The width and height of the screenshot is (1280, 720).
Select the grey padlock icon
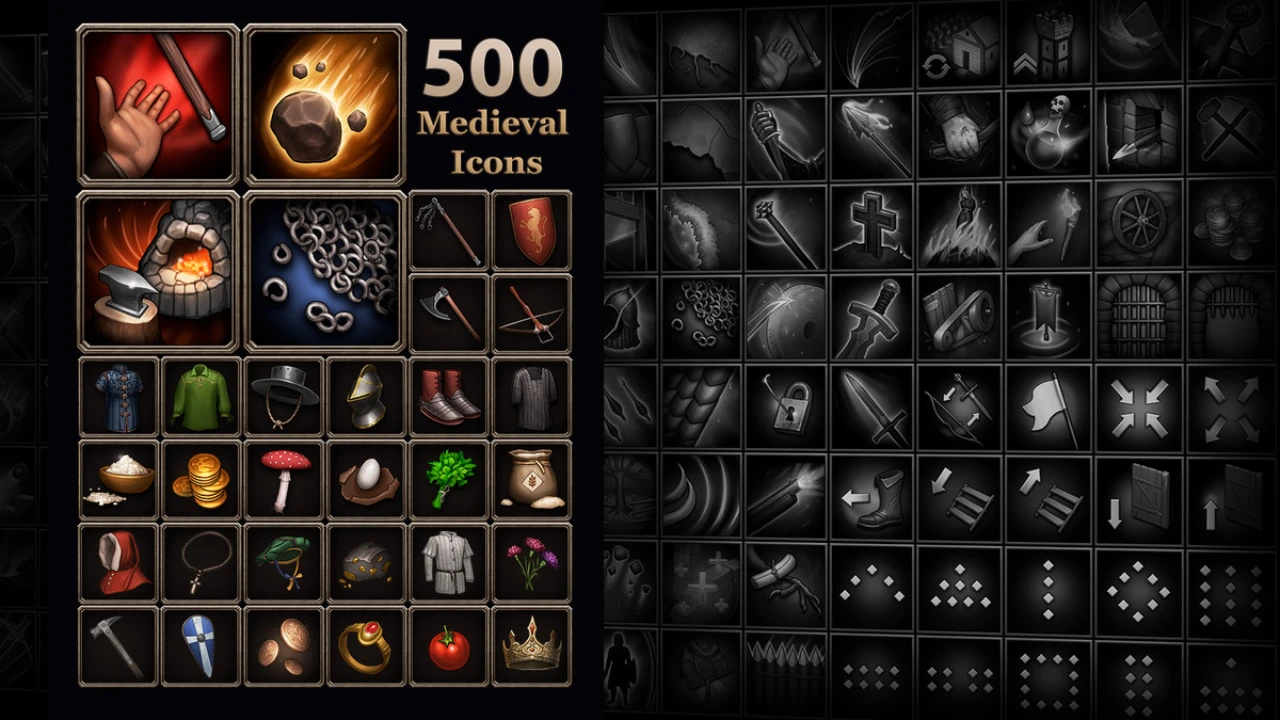786,407
